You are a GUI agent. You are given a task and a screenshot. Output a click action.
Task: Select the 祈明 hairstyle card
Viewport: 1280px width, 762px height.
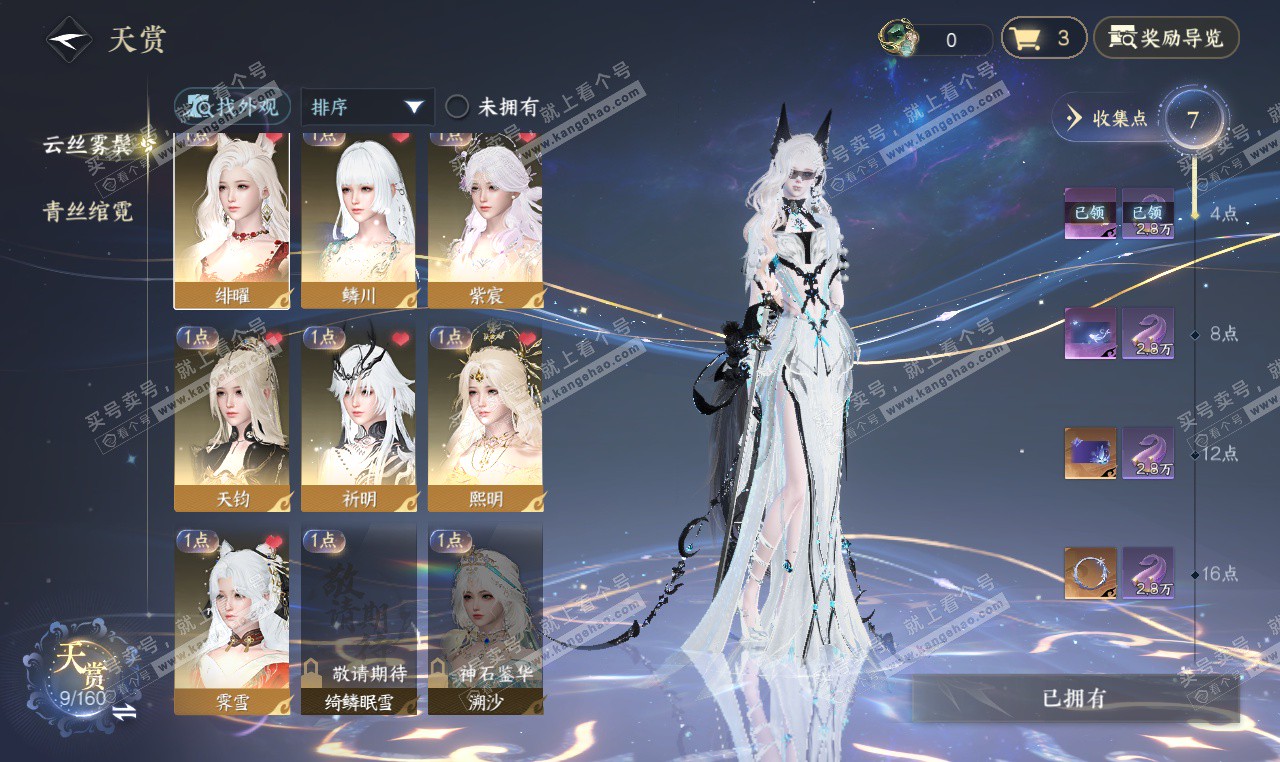point(358,418)
